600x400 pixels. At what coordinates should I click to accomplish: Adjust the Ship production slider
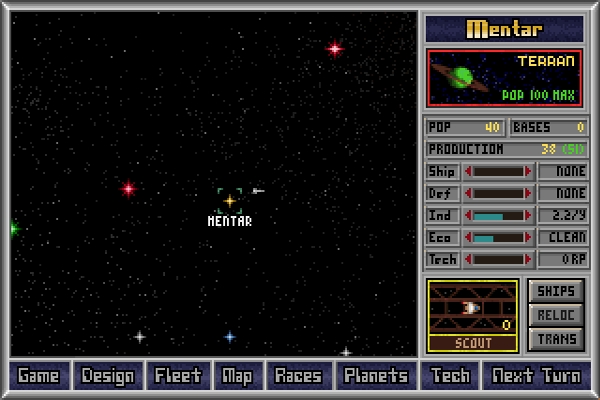pos(498,171)
